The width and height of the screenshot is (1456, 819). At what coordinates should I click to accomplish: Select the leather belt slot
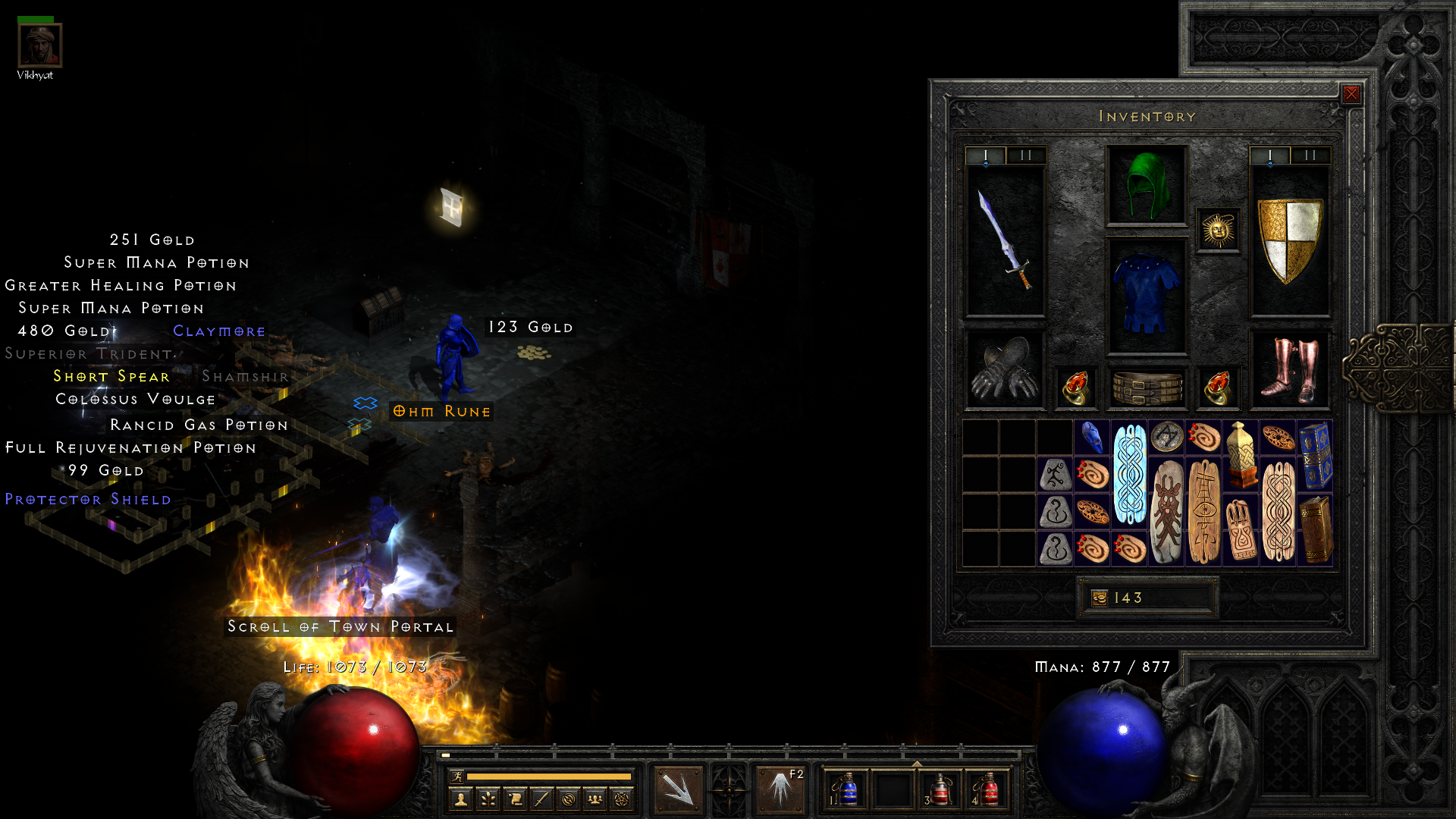pyautogui.click(x=1147, y=388)
